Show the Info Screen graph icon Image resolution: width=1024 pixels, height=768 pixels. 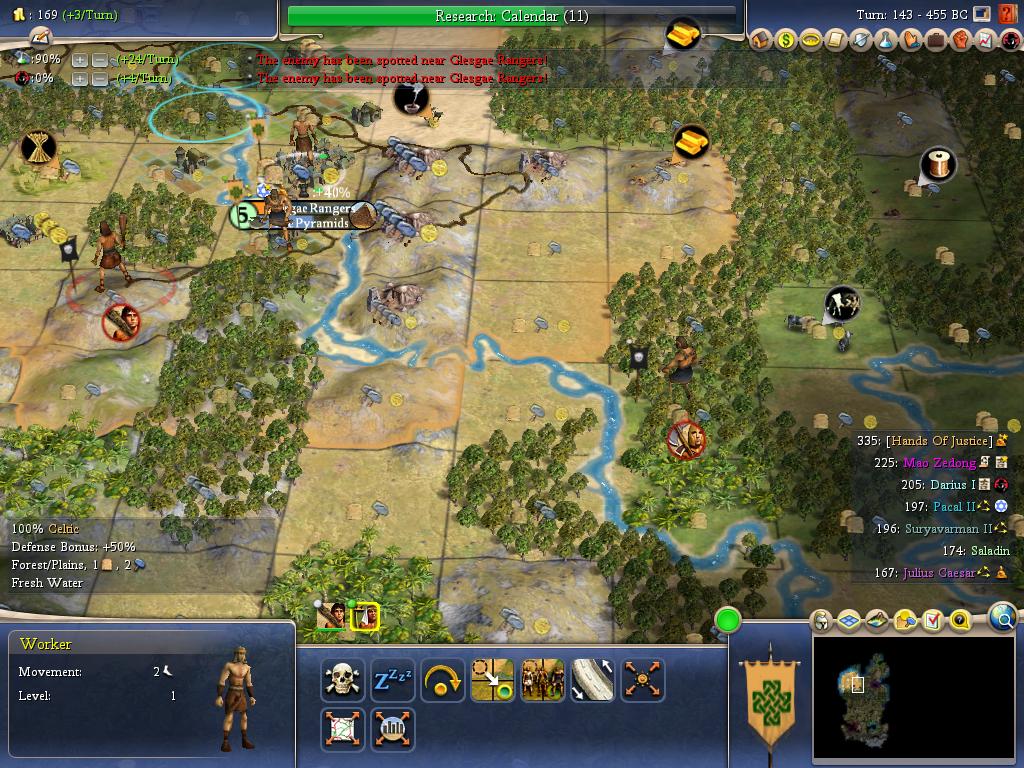point(985,40)
